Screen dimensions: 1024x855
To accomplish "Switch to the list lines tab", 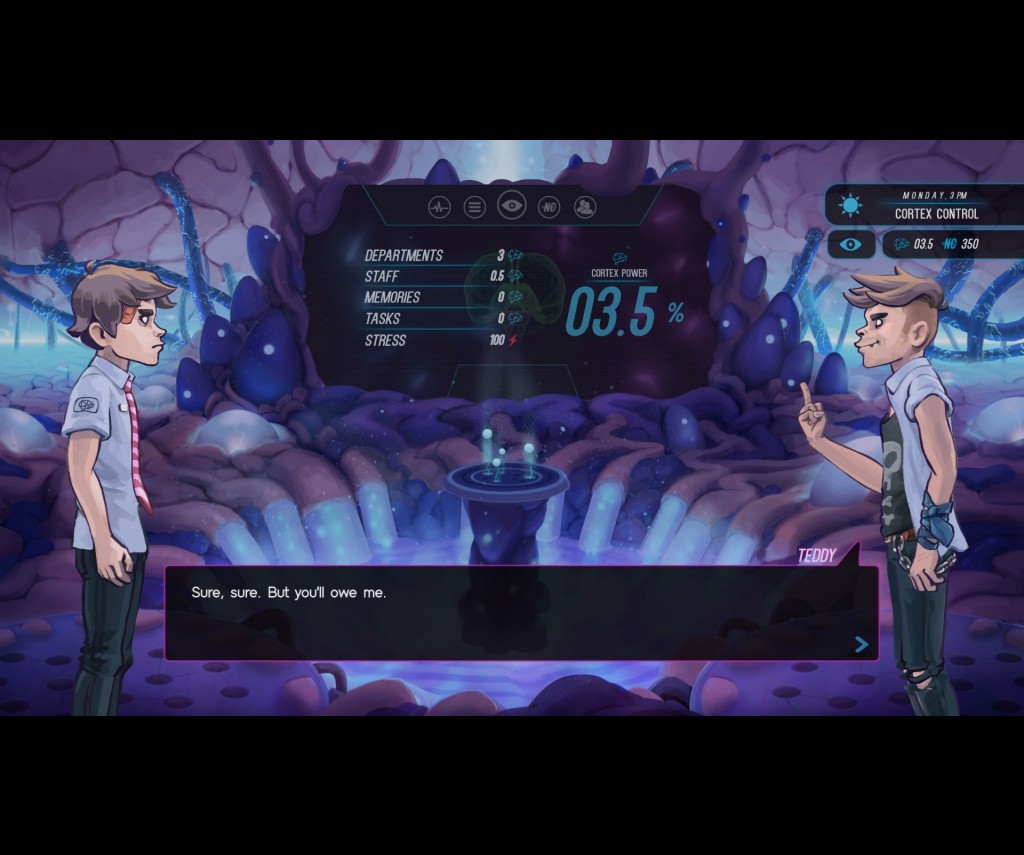I will pyautogui.click(x=475, y=207).
